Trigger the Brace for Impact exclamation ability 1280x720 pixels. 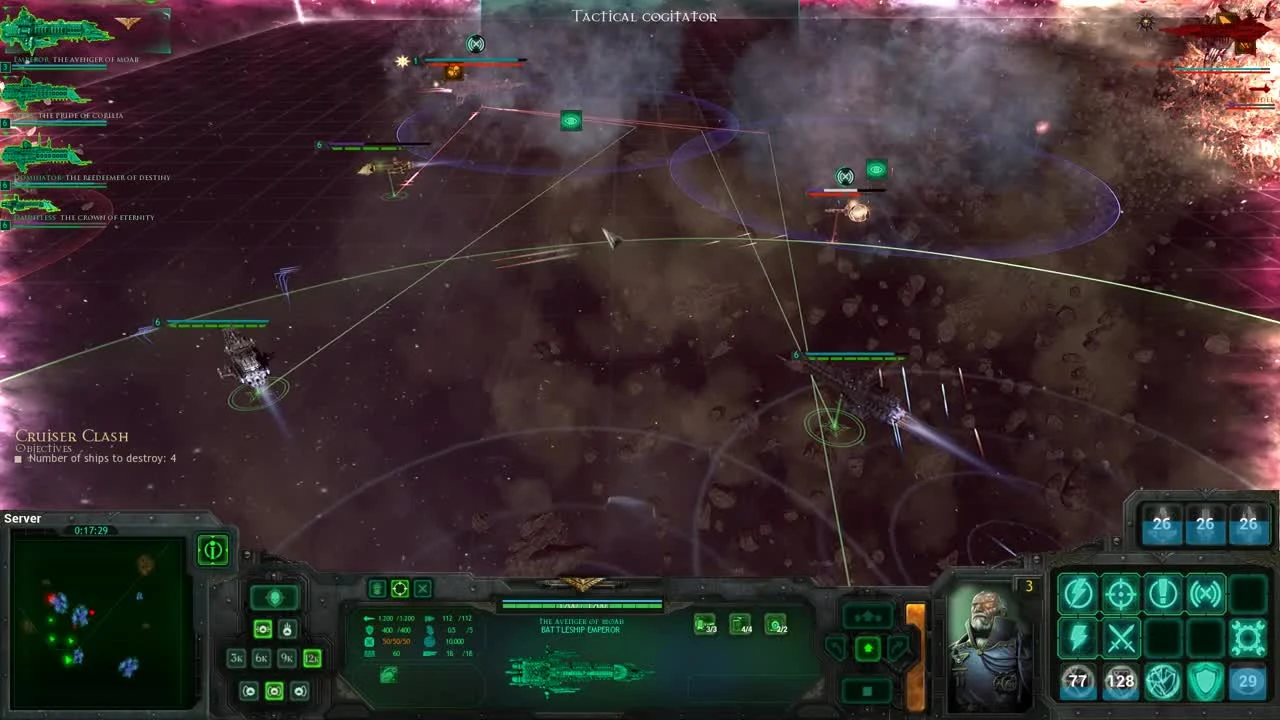pos(1162,592)
